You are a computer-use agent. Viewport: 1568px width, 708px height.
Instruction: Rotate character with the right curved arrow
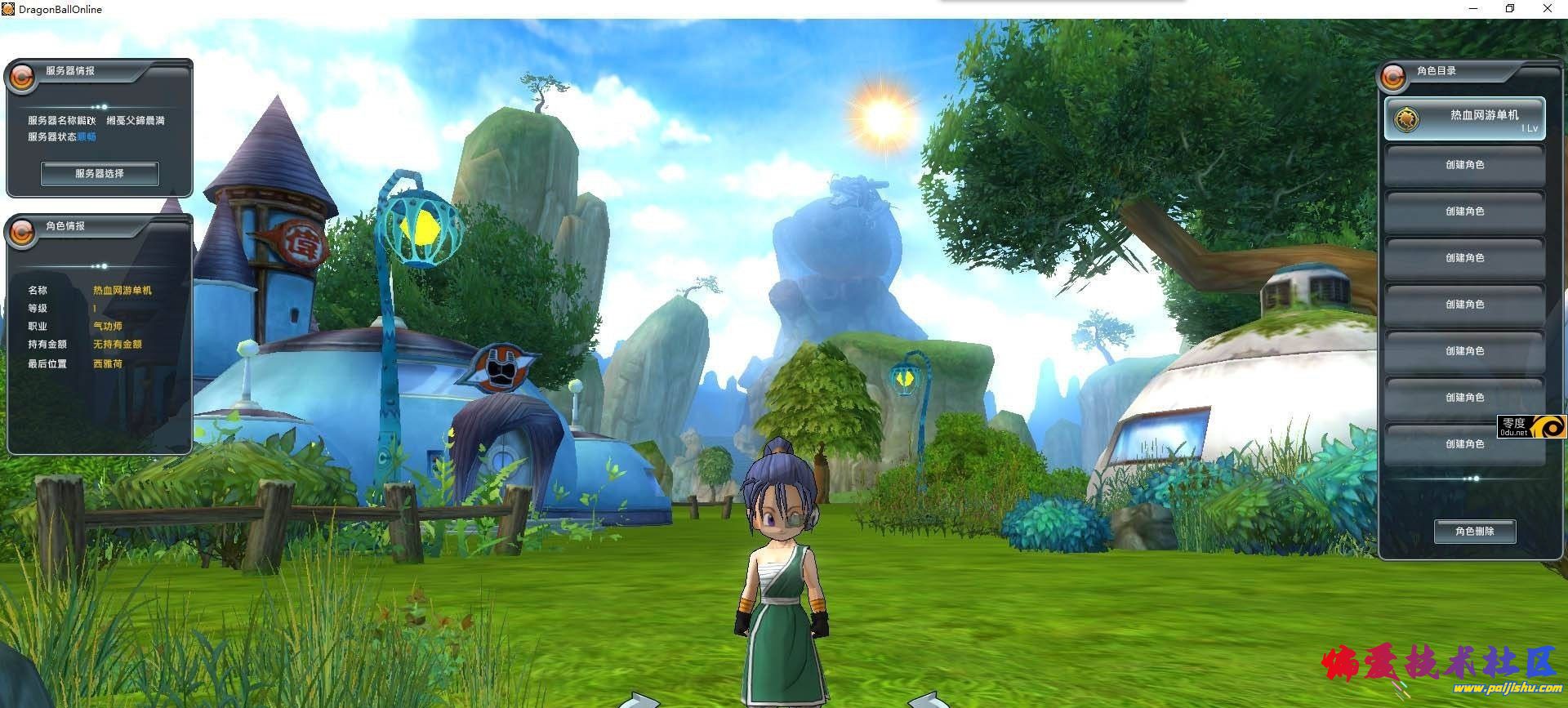pos(928,700)
